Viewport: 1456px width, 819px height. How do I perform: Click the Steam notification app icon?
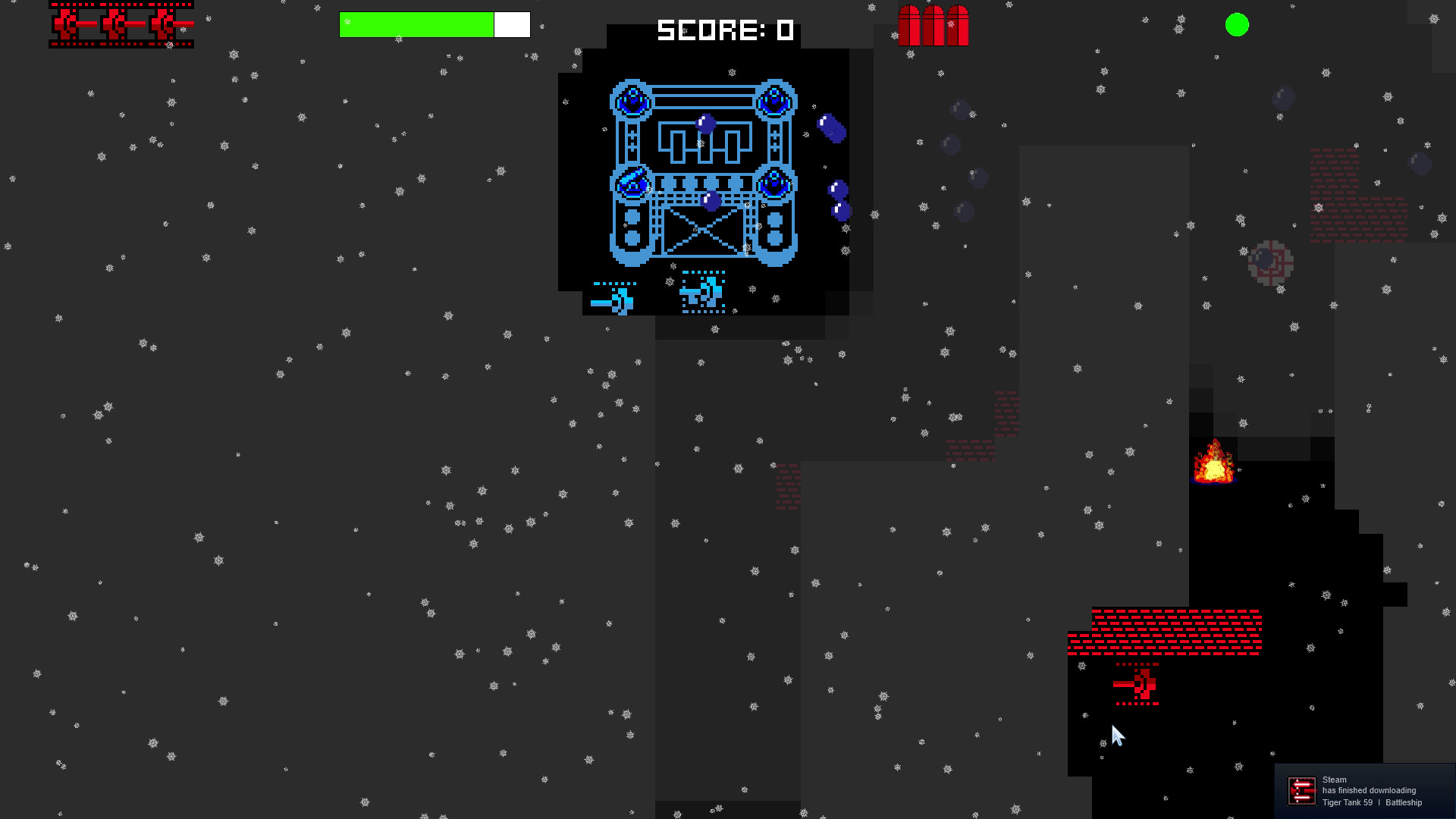(1301, 790)
